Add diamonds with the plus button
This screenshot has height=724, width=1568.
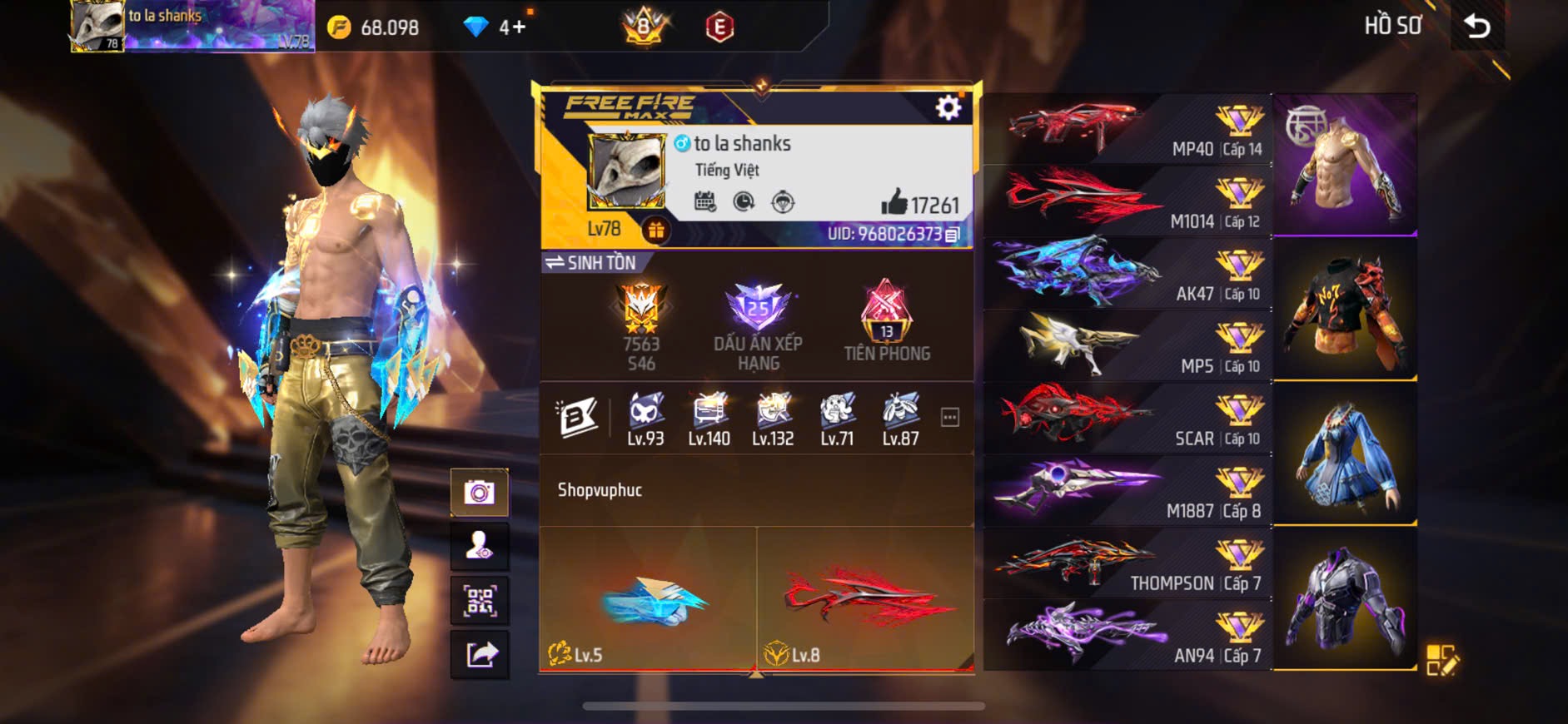coord(518,27)
